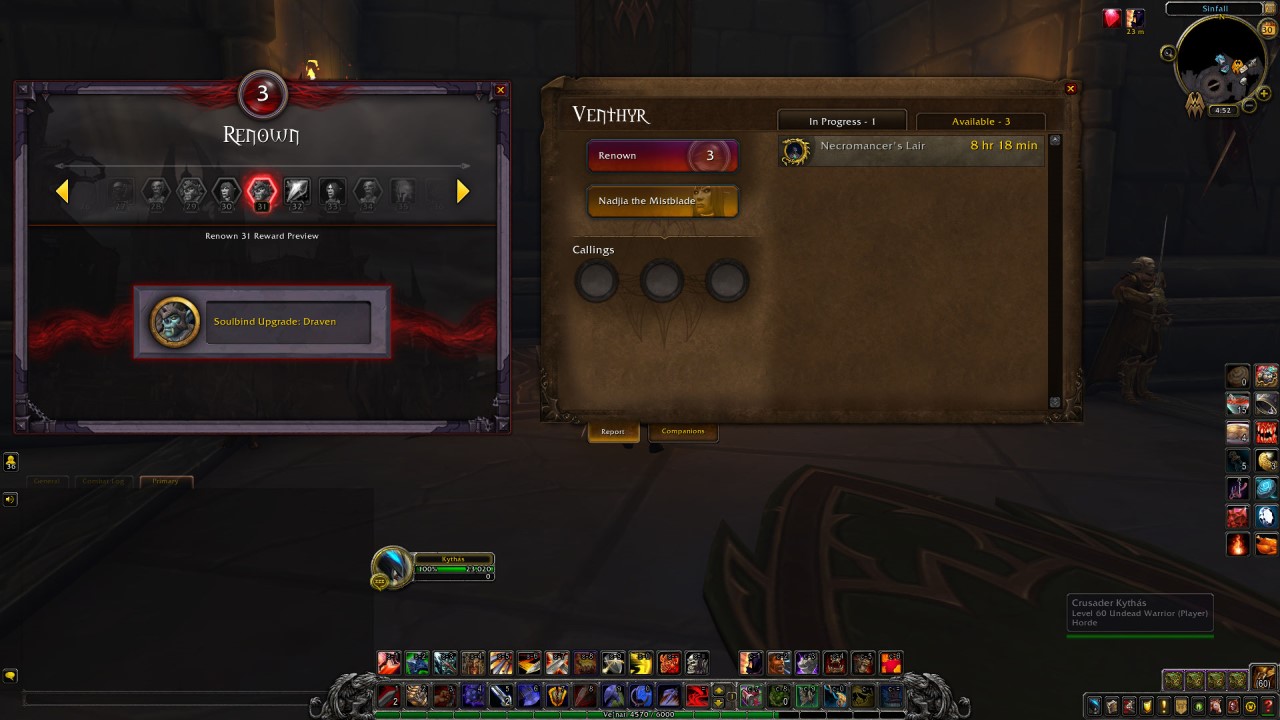Click the Horde emblem below the minimap
This screenshot has width=1280, height=720.
pos(1195,104)
